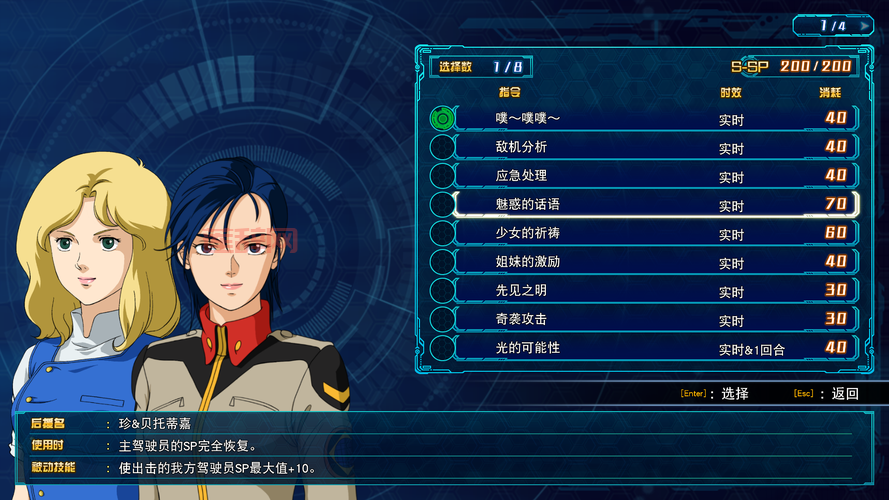Toggle the green checked circle beside 噗～噗噗～
The width and height of the screenshot is (889, 500).
(442, 118)
